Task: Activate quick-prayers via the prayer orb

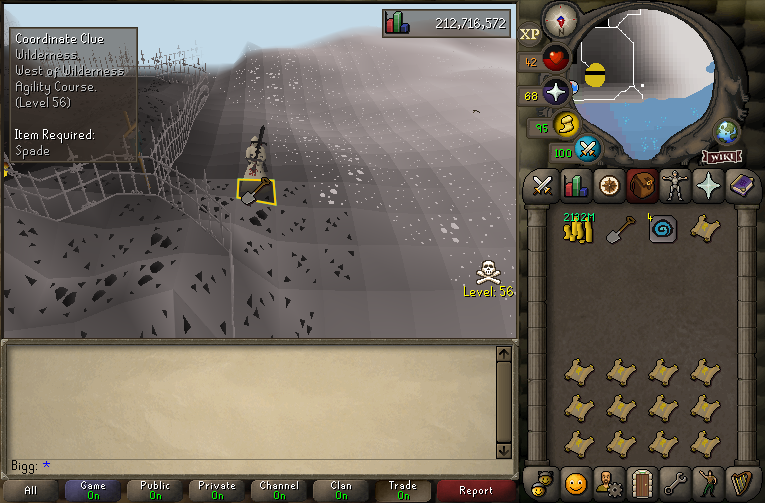Action: point(556,93)
